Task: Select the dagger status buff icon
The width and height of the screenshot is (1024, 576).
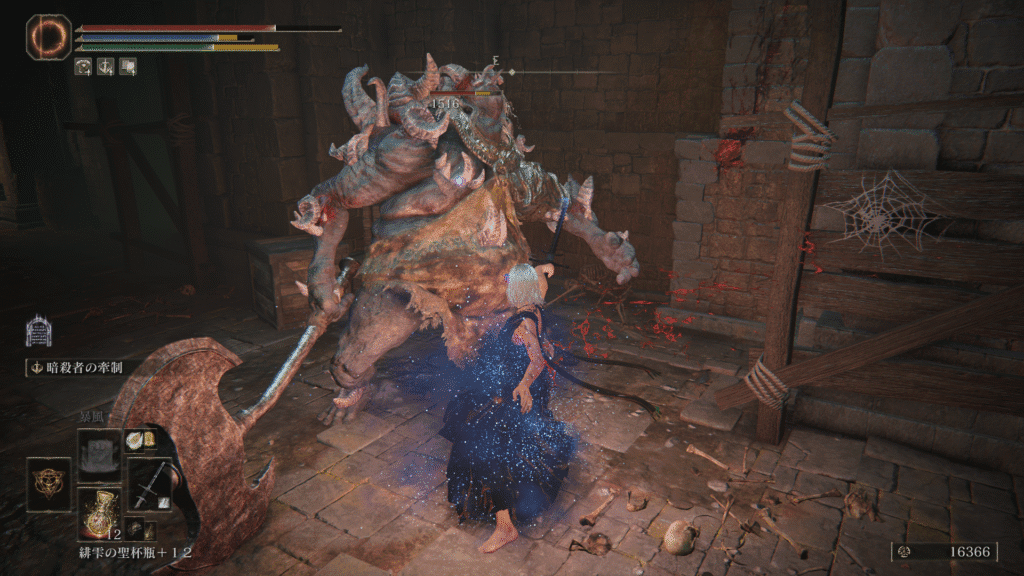Action: [x=106, y=67]
